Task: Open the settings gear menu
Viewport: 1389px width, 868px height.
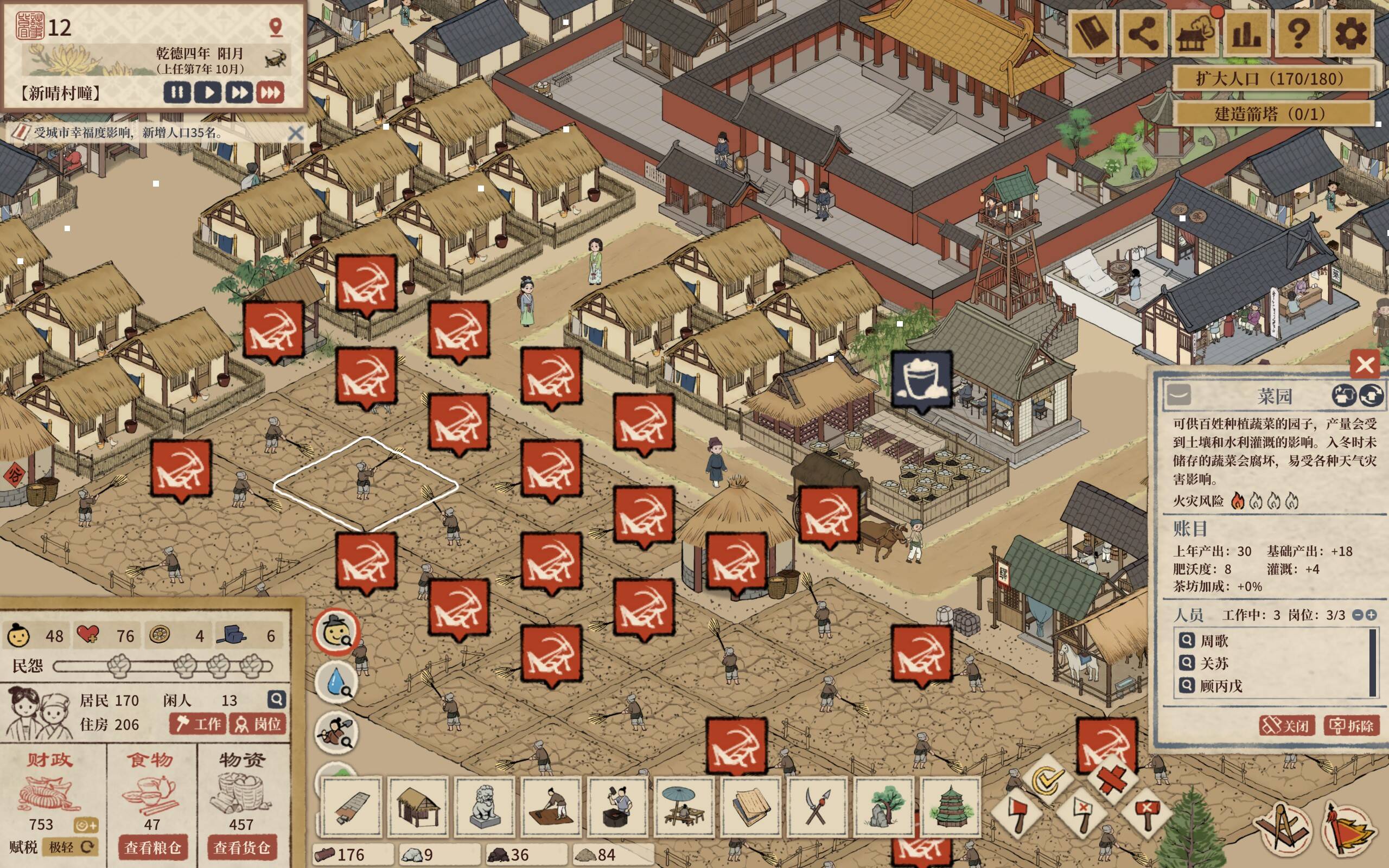Action: pyautogui.click(x=1350, y=33)
